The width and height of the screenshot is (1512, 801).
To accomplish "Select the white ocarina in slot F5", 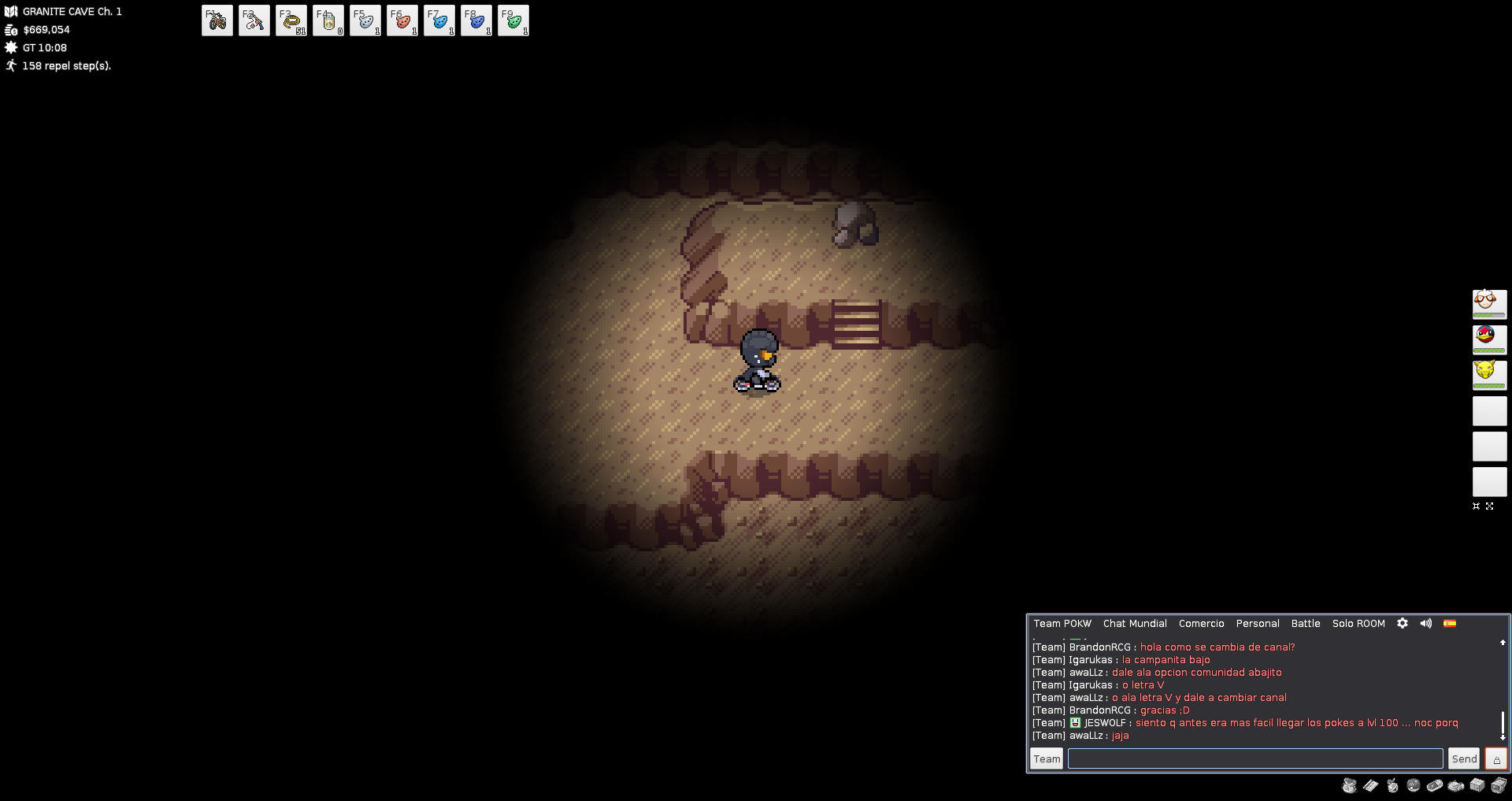I will click(365, 20).
